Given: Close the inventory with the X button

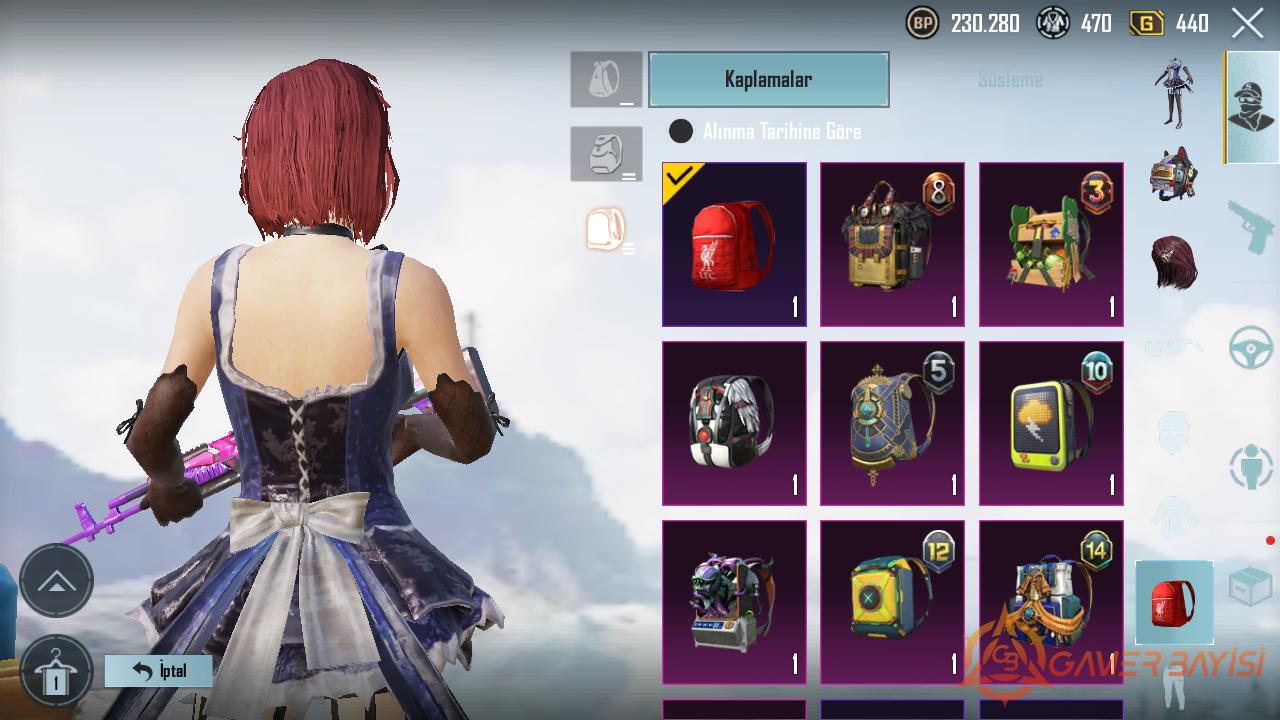Looking at the screenshot, I should click(x=1247, y=23).
